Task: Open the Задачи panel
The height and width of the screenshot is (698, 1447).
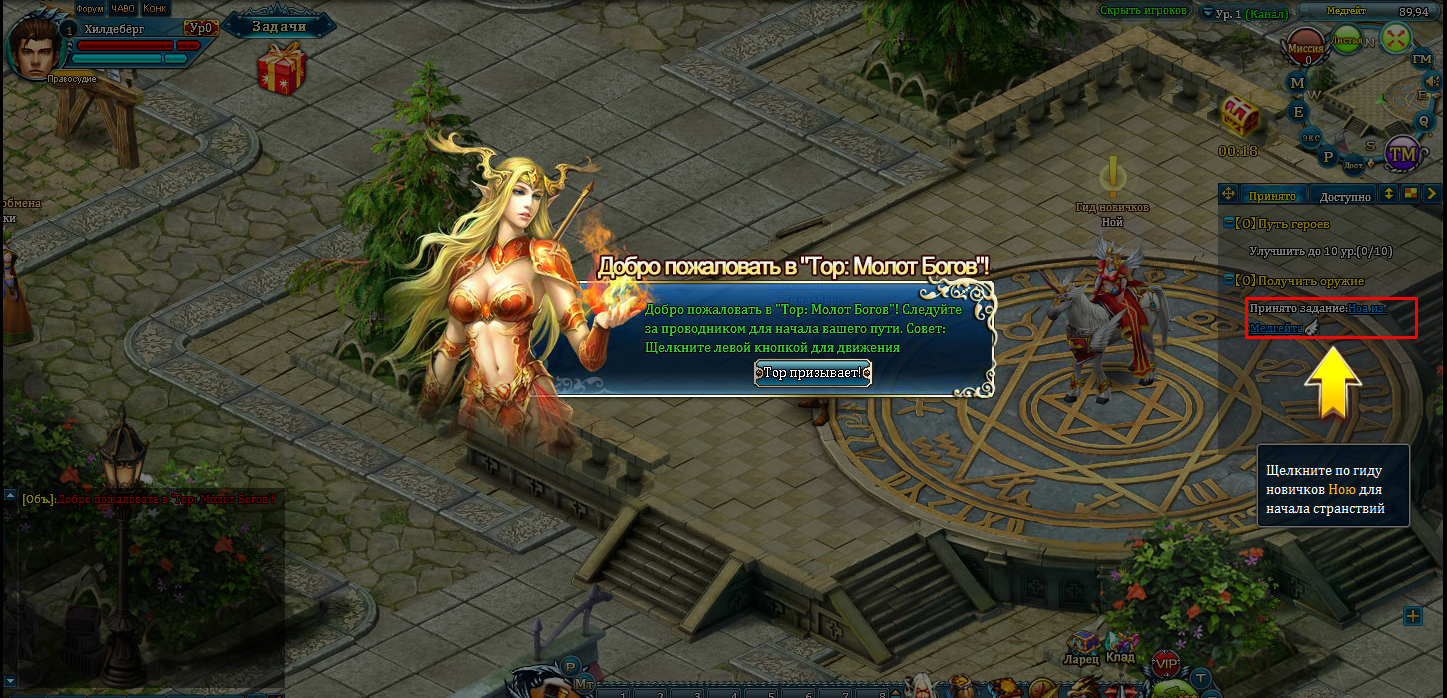Action: tap(278, 26)
